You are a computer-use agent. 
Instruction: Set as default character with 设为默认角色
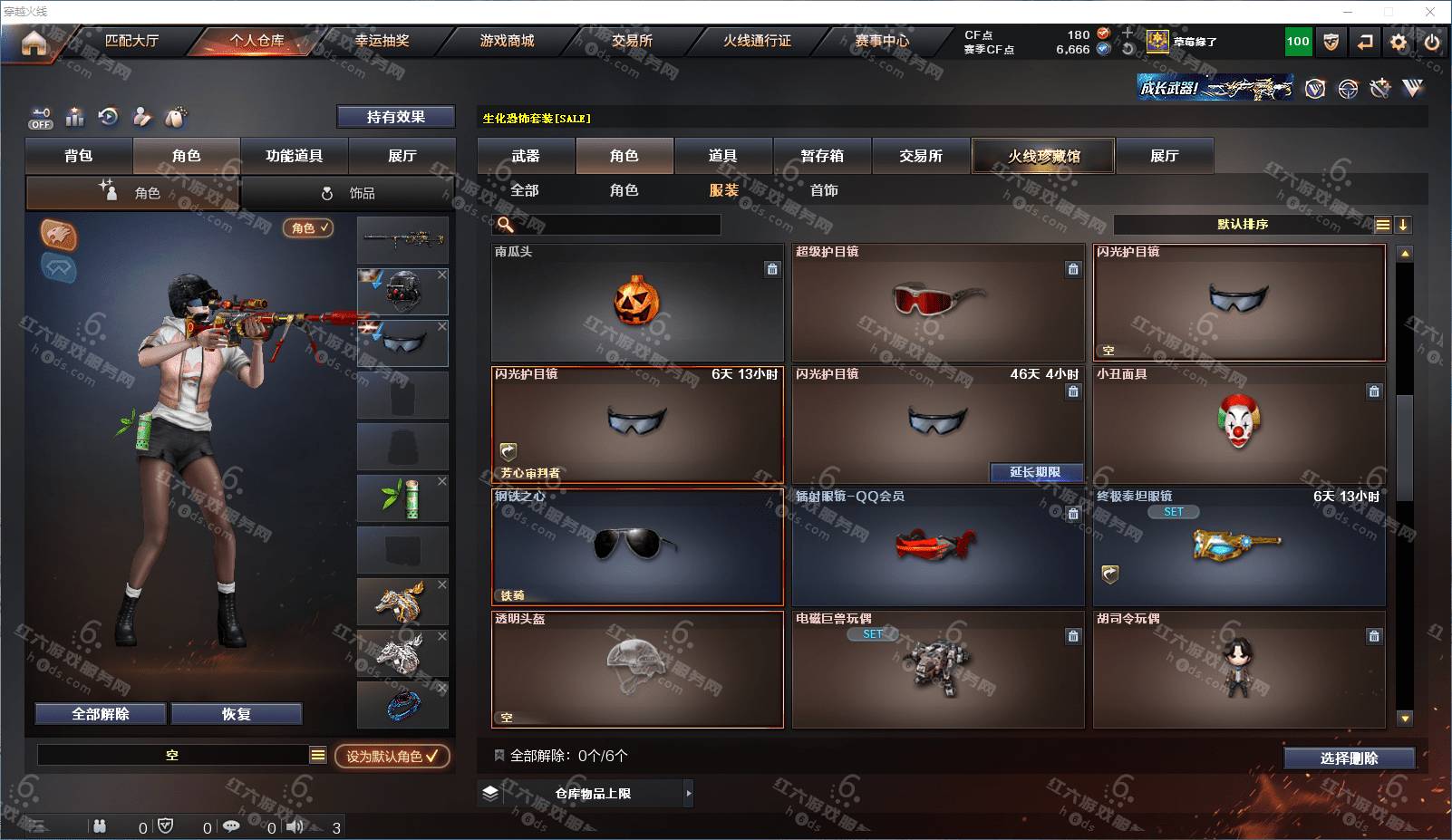tap(392, 756)
